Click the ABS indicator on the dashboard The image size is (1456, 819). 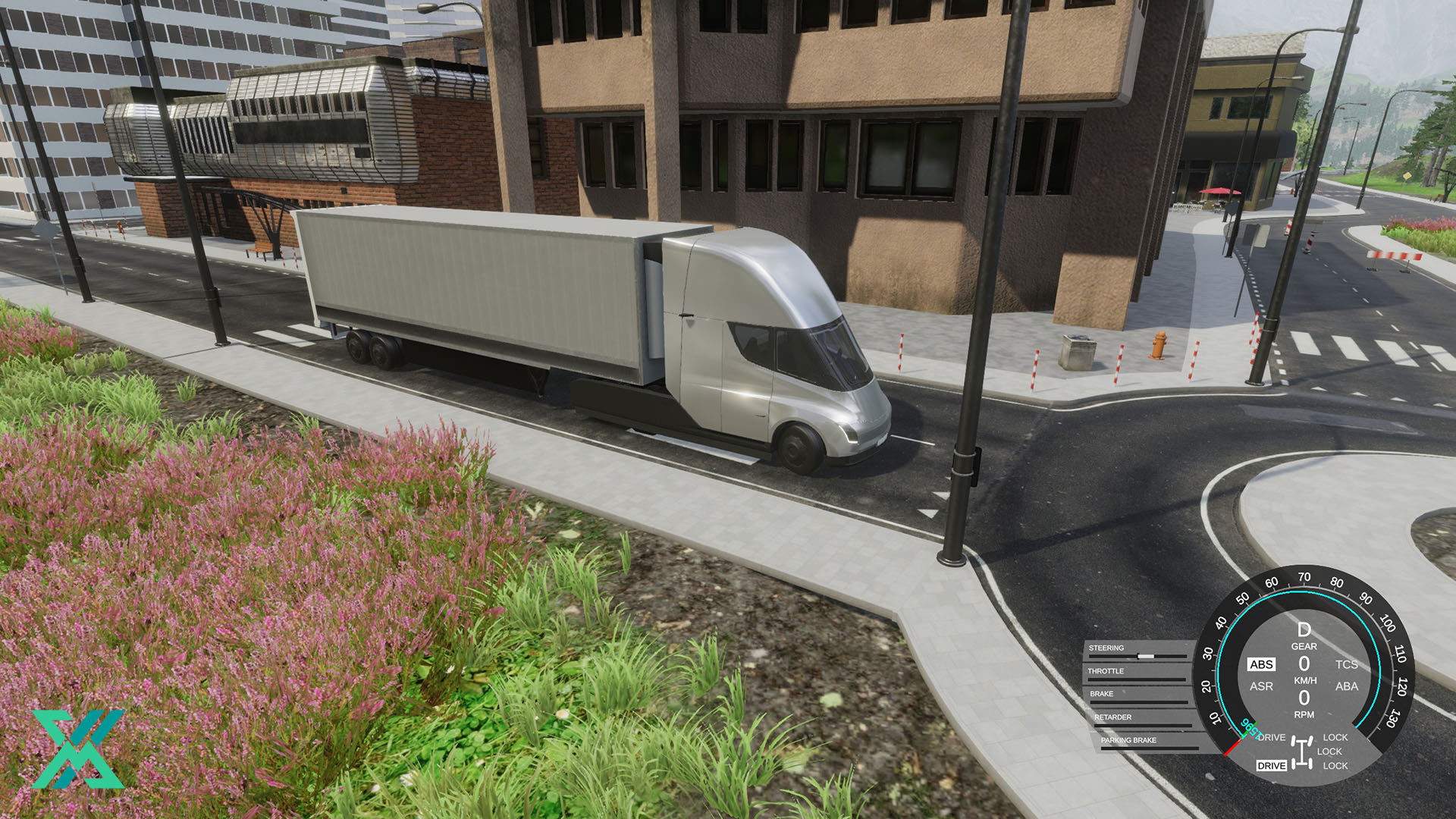1262,664
